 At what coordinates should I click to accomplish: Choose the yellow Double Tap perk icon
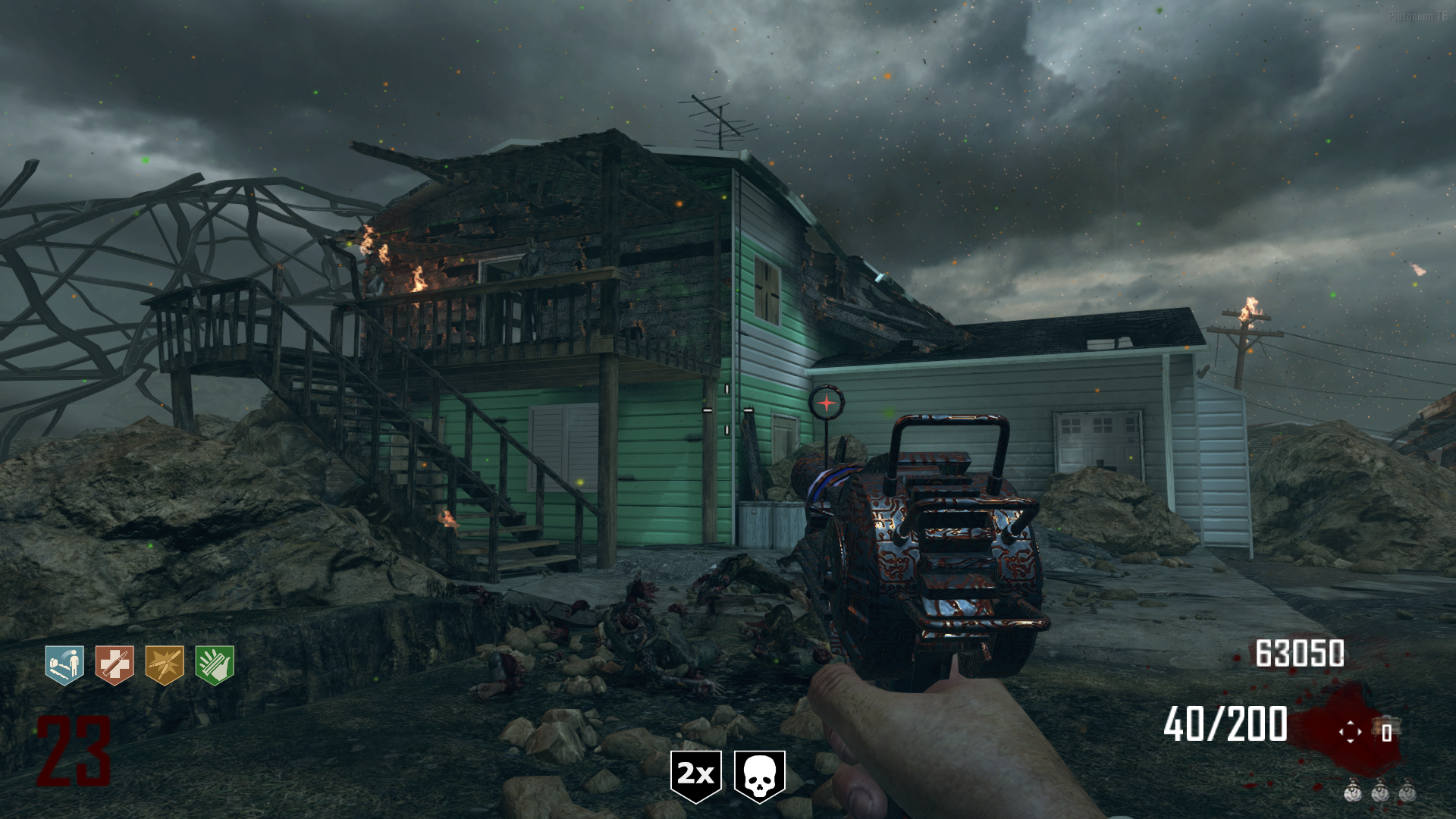click(165, 665)
